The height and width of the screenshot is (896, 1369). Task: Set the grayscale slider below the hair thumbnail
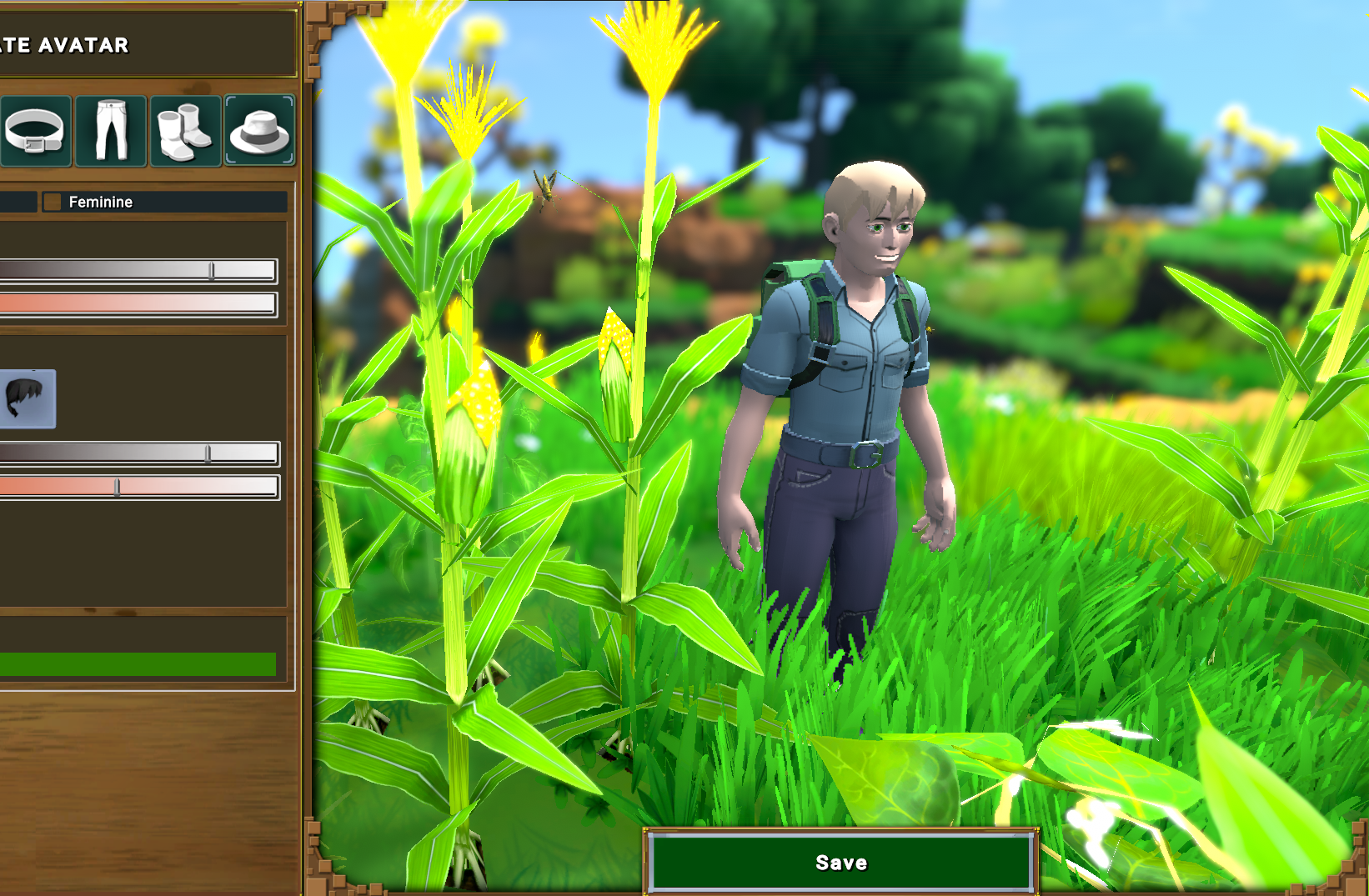point(208,453)
